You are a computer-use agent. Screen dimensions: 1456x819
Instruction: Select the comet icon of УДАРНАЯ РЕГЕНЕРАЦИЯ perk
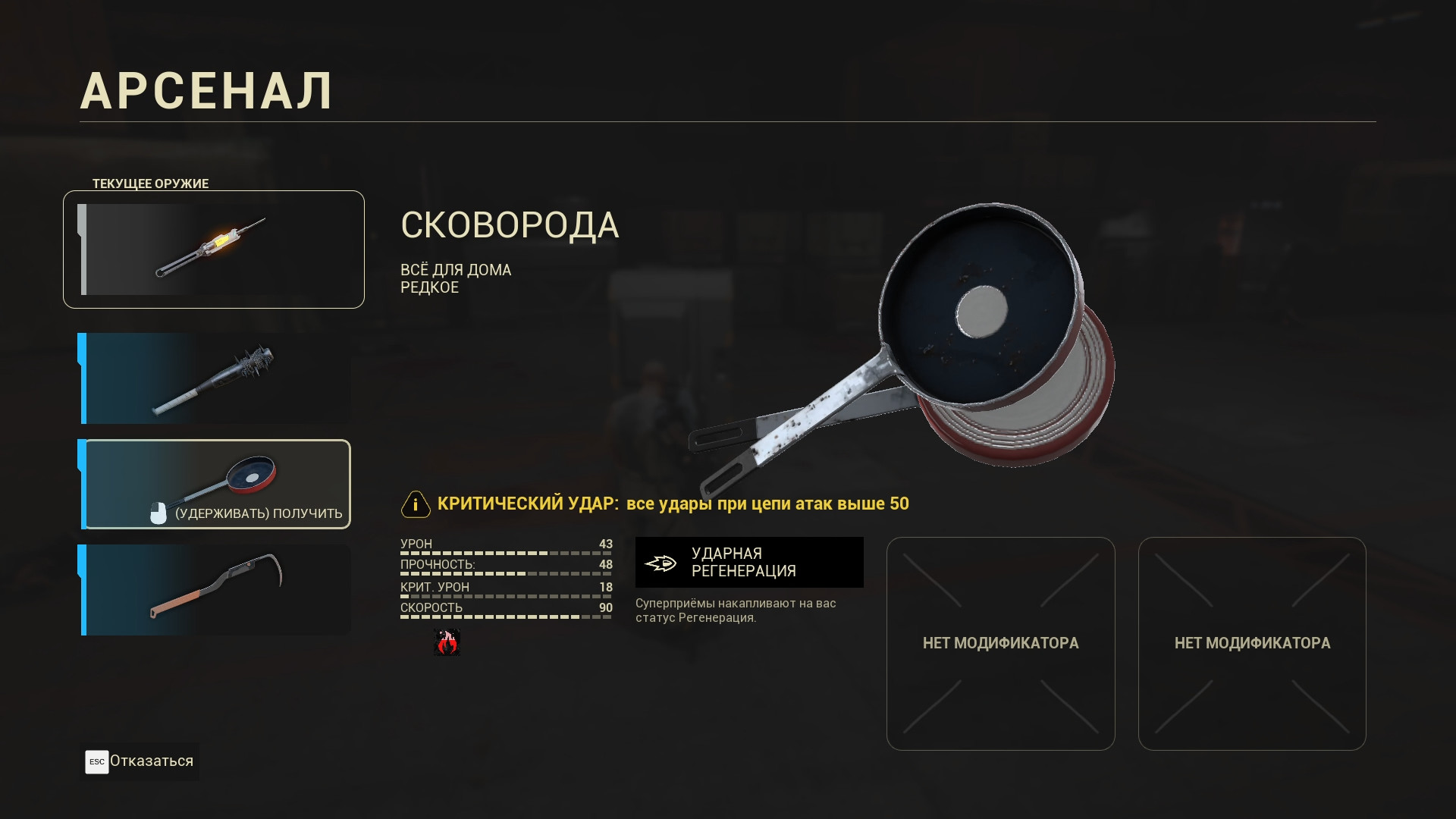pos(661,562)
